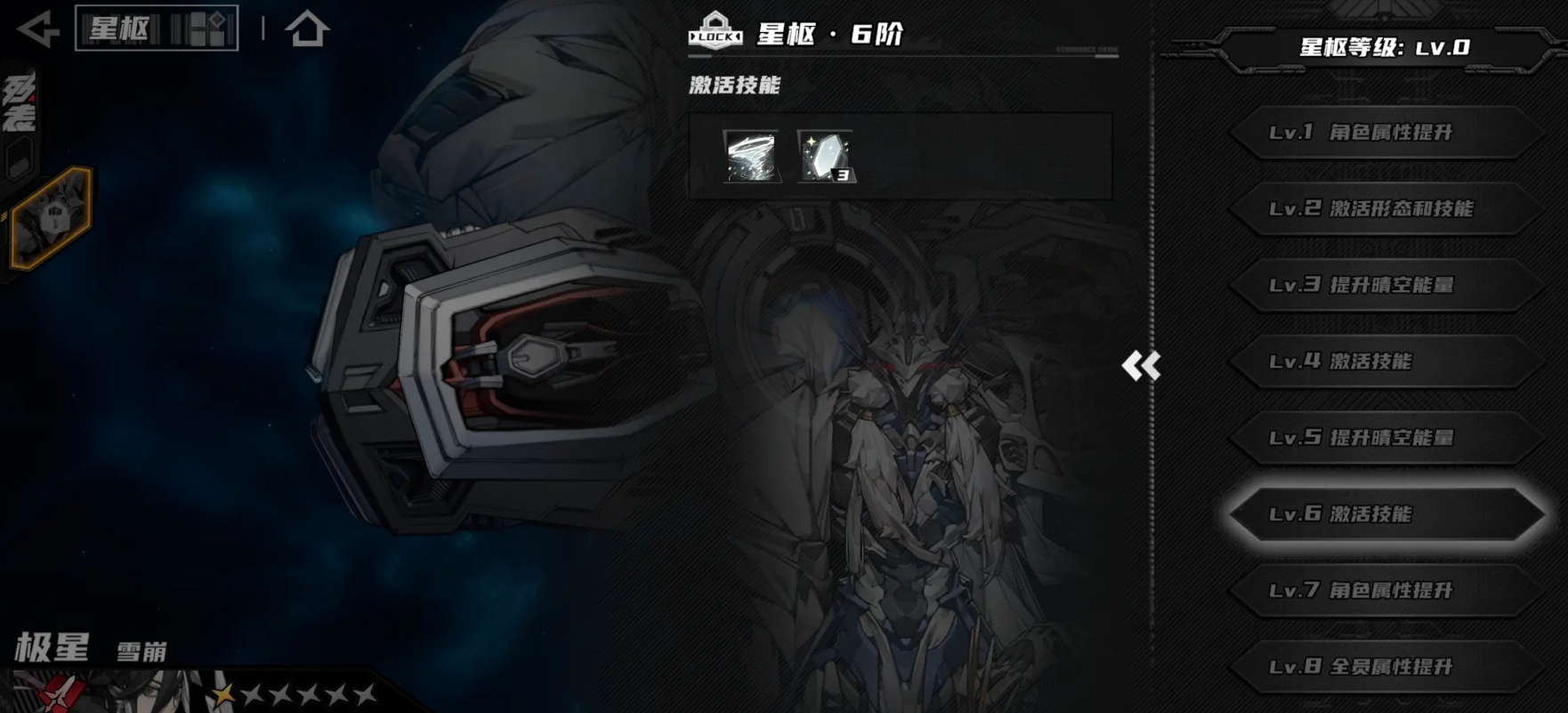Image resolution: width=1568 pixels, height=713 pixels.
Task: Select the Lv.1 角色属性提升 node
Action: pos(1384,133)
